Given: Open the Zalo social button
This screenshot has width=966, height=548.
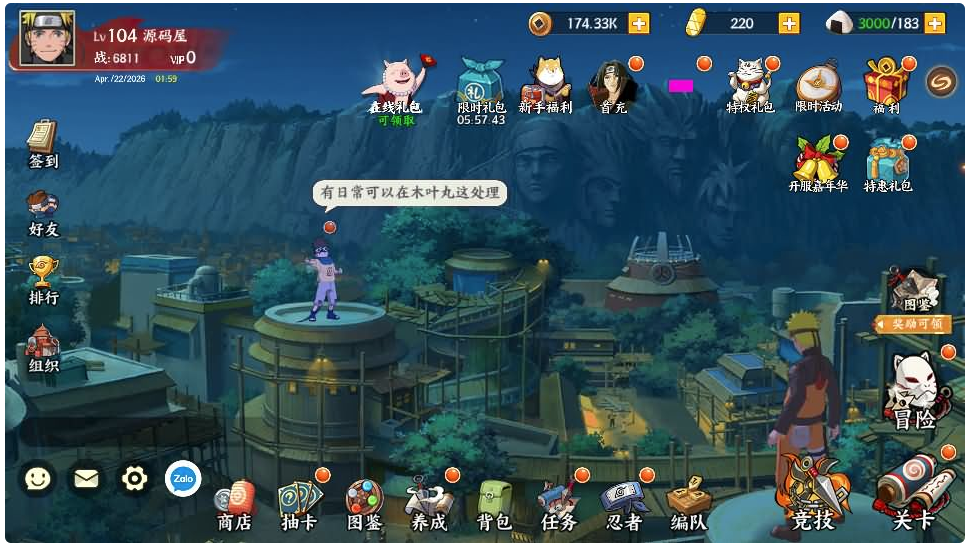Looking at the screenshot, I should pyautogui.click(x=183, y=480).
